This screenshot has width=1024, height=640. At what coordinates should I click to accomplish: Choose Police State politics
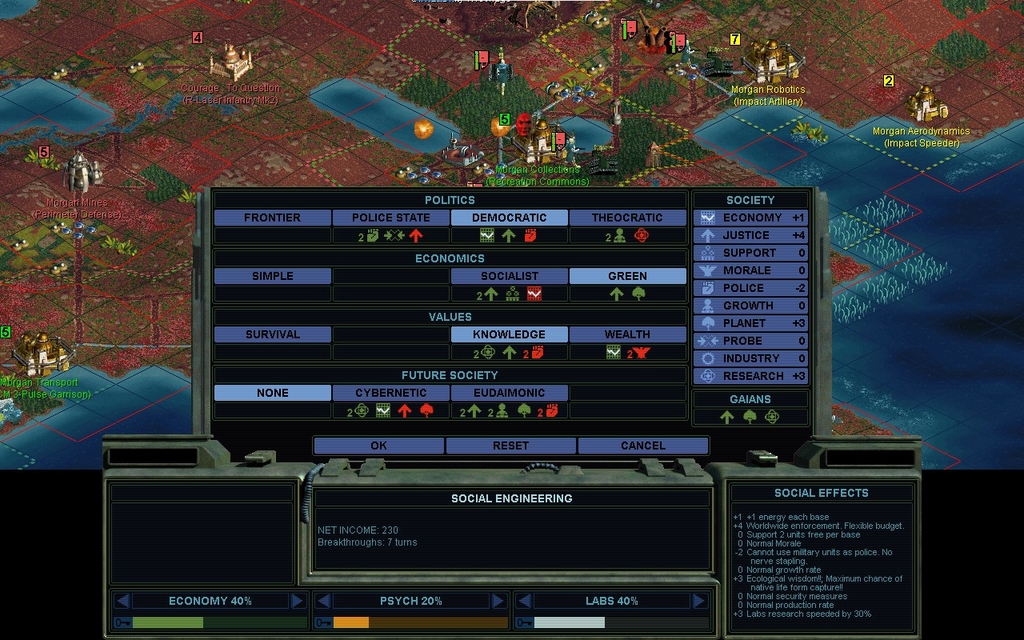[x=390, y=218]
